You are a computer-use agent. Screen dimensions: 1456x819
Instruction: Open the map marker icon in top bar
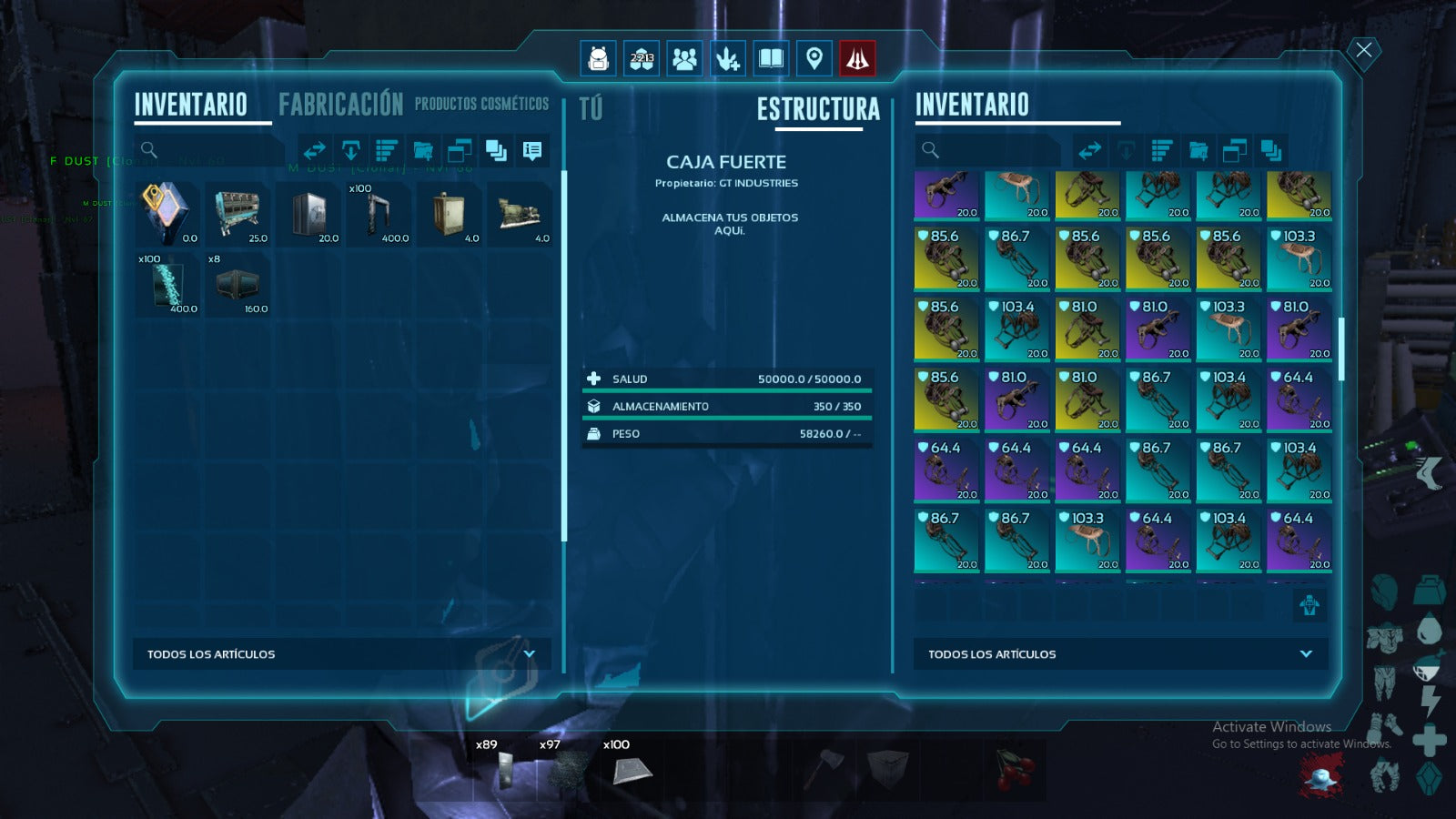pos(814,59)
